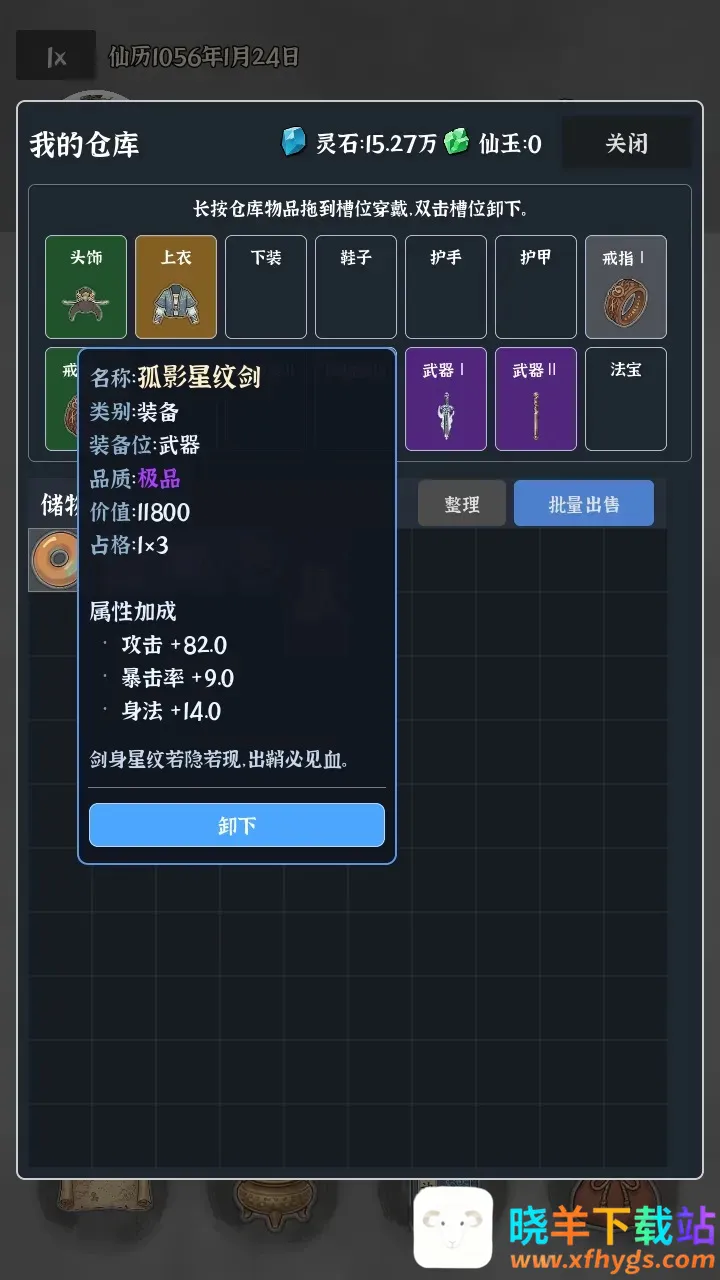This screenshot has width=720, height=1280.
Task: Choose the empty 法宝 treasure slot
Action: 626,399
